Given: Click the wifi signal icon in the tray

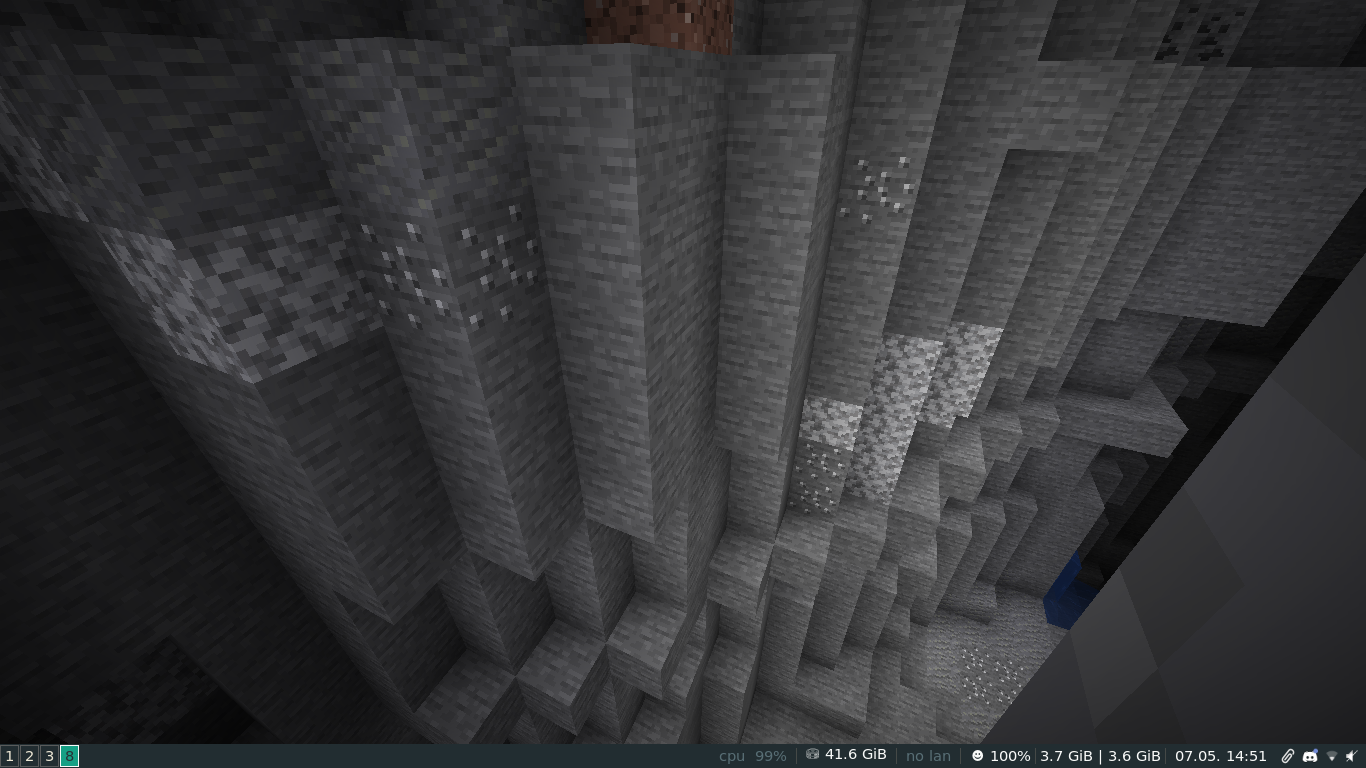Looking at the screenshot, I should pyautogui.click(x=1332, y=757).
